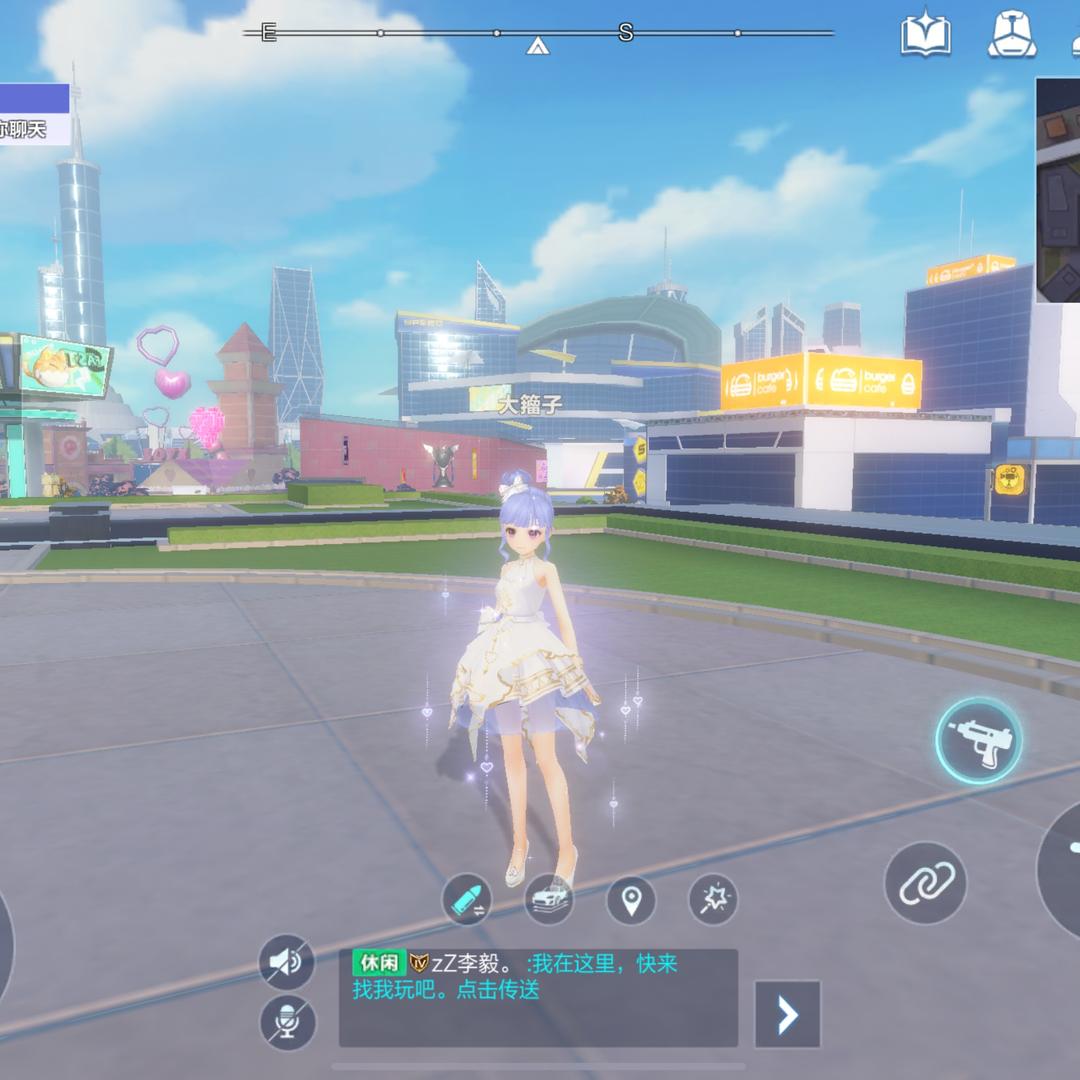1080x1080 pixels.
Task: Use the magic wand sparkle button
Action: pyautogui.click(x=713, y=900)
